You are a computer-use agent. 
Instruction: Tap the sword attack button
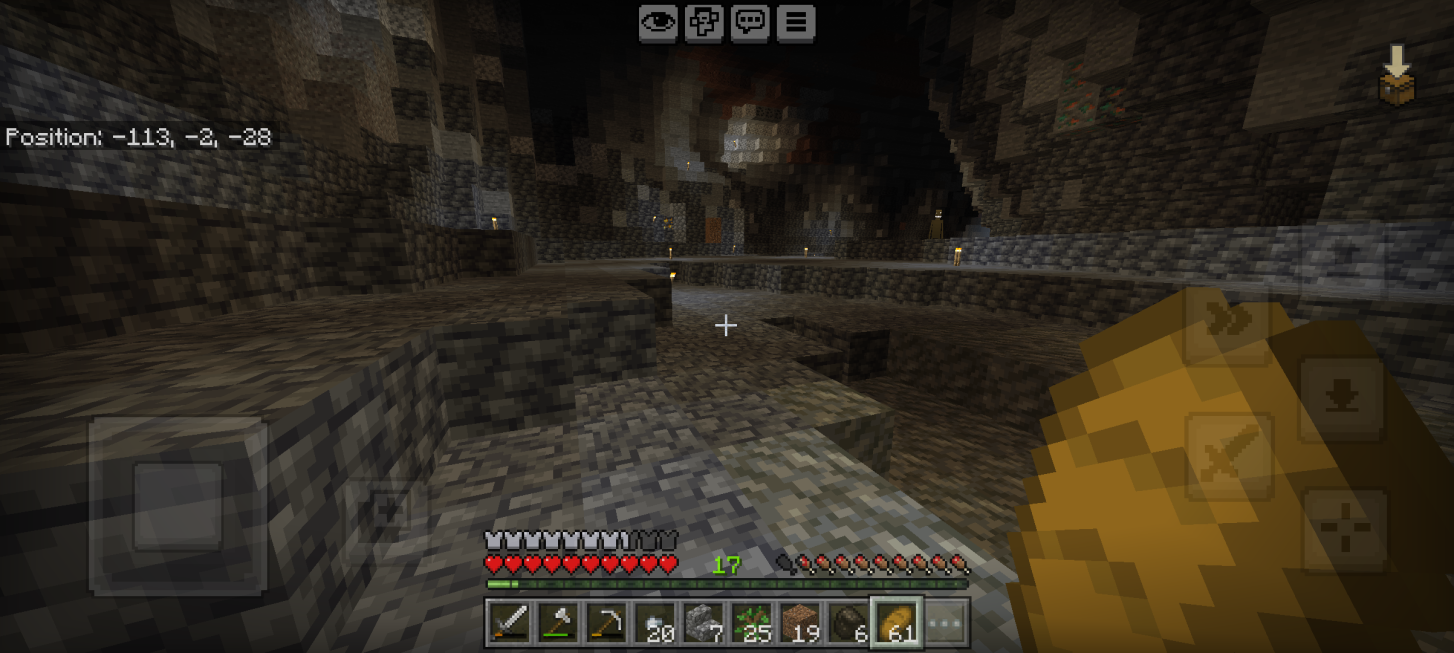click(1228, 457)
